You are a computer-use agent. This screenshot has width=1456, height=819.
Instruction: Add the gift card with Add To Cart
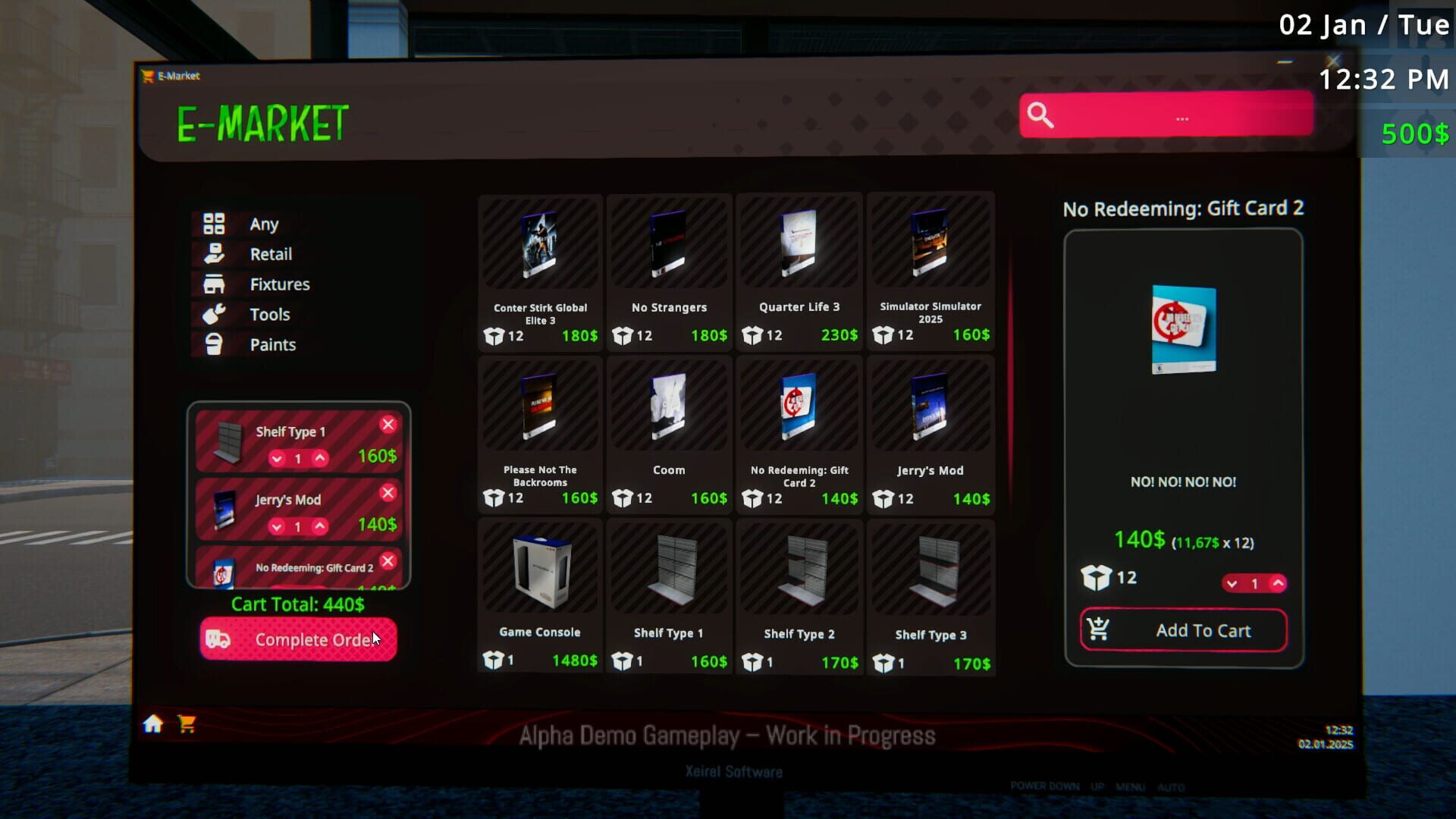[x=1183, y=630]
